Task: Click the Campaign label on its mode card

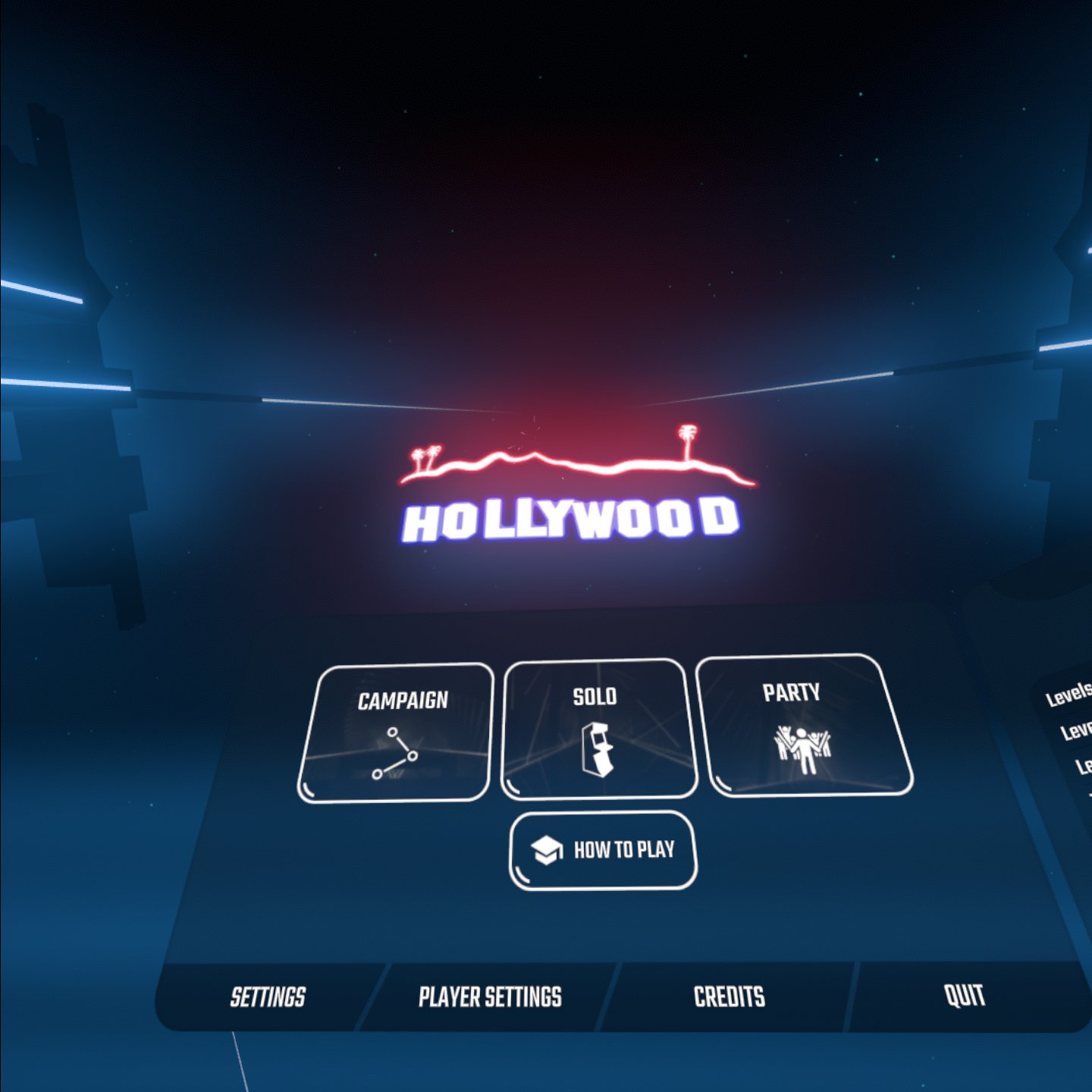Action: pyautogui.click(x=404, y=699)
